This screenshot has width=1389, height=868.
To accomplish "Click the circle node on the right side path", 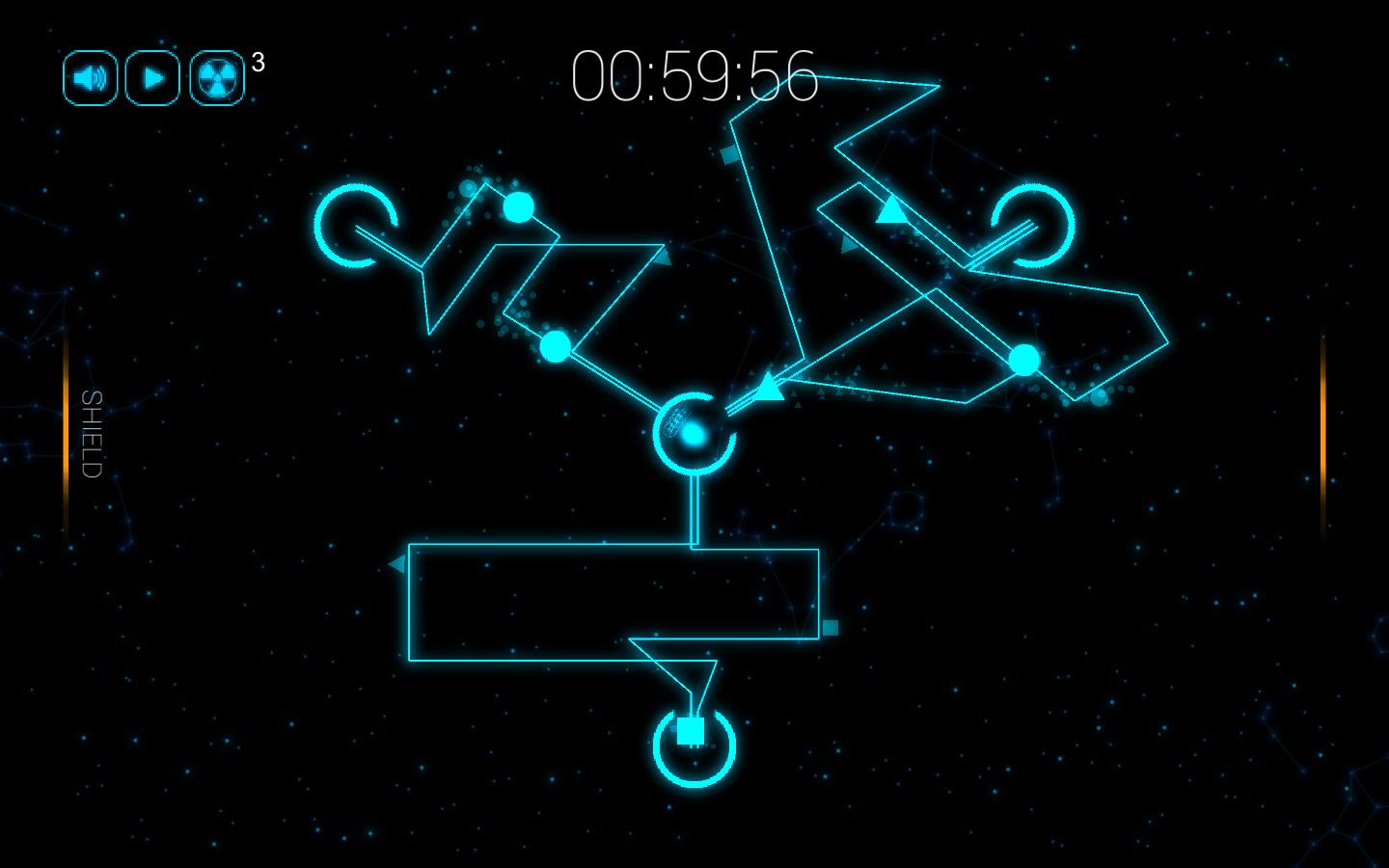I will pos(1022,362).
